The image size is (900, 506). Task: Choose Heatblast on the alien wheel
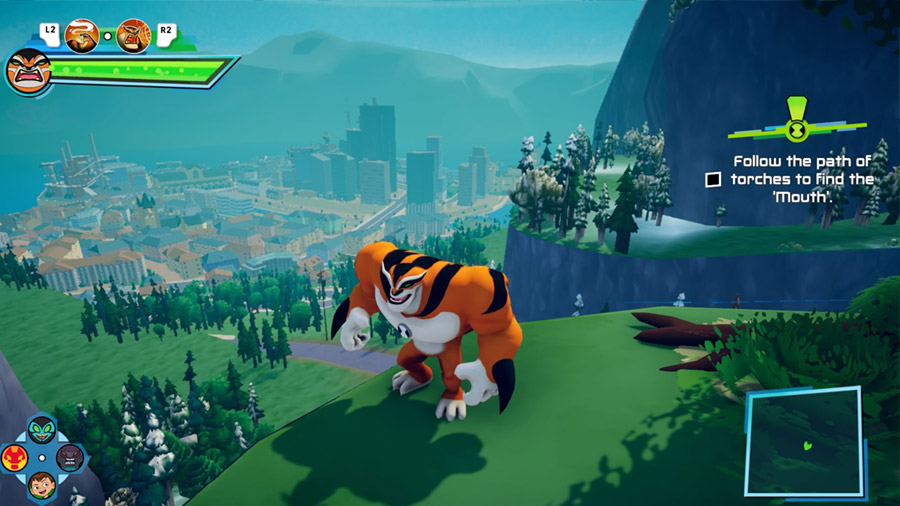tap(16, 458)
